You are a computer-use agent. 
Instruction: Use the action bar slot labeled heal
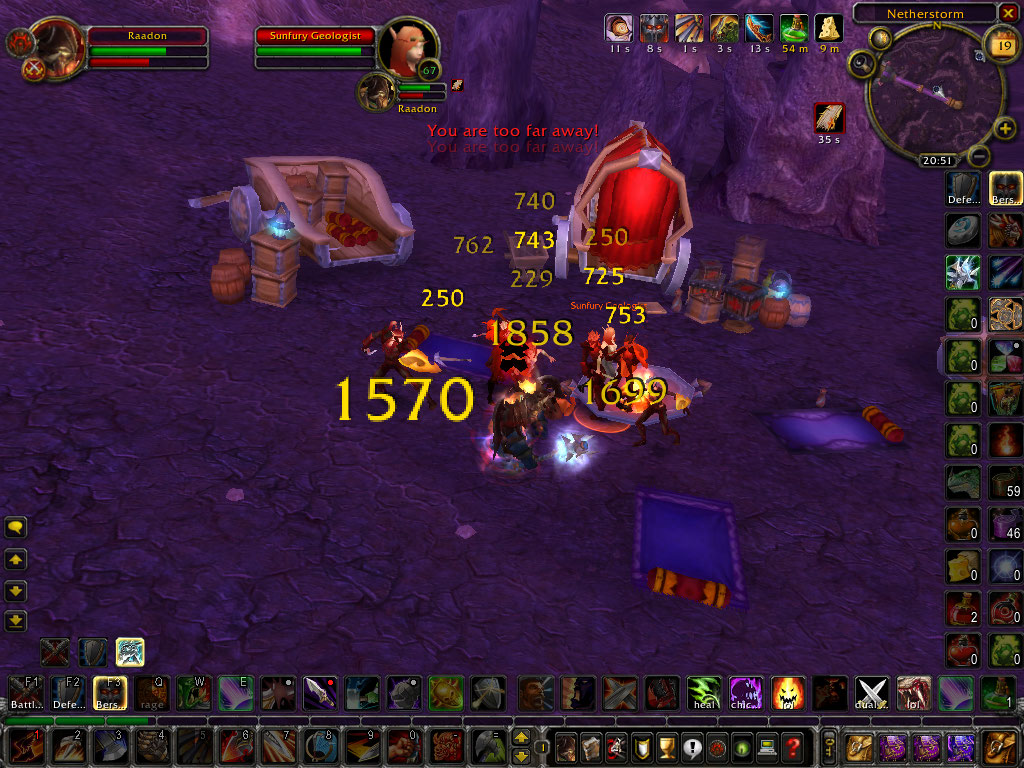[703, 691]
